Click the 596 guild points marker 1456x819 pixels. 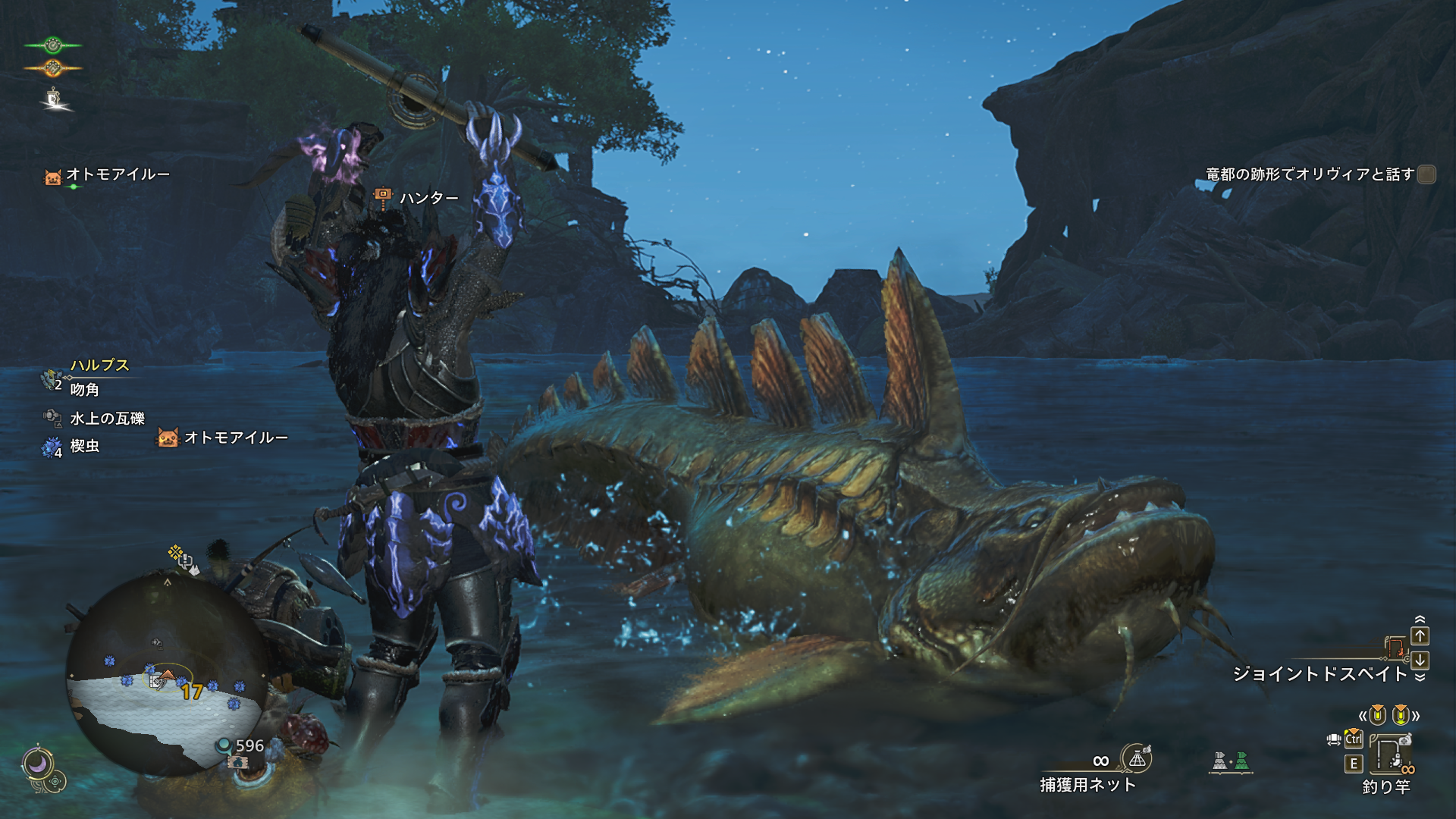pyautogui.click(x=243, y=746)
